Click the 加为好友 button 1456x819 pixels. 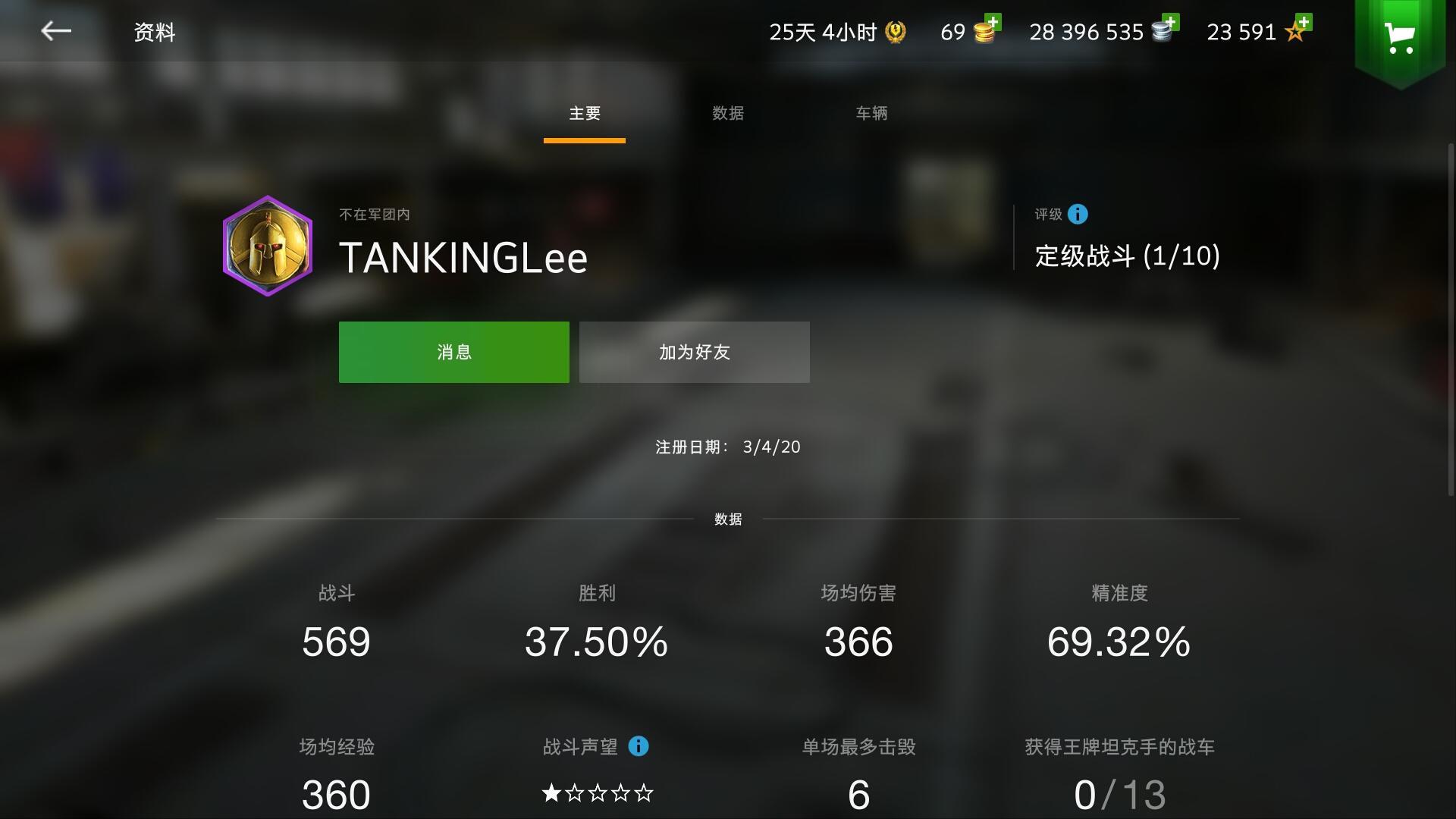pos(693,351)
